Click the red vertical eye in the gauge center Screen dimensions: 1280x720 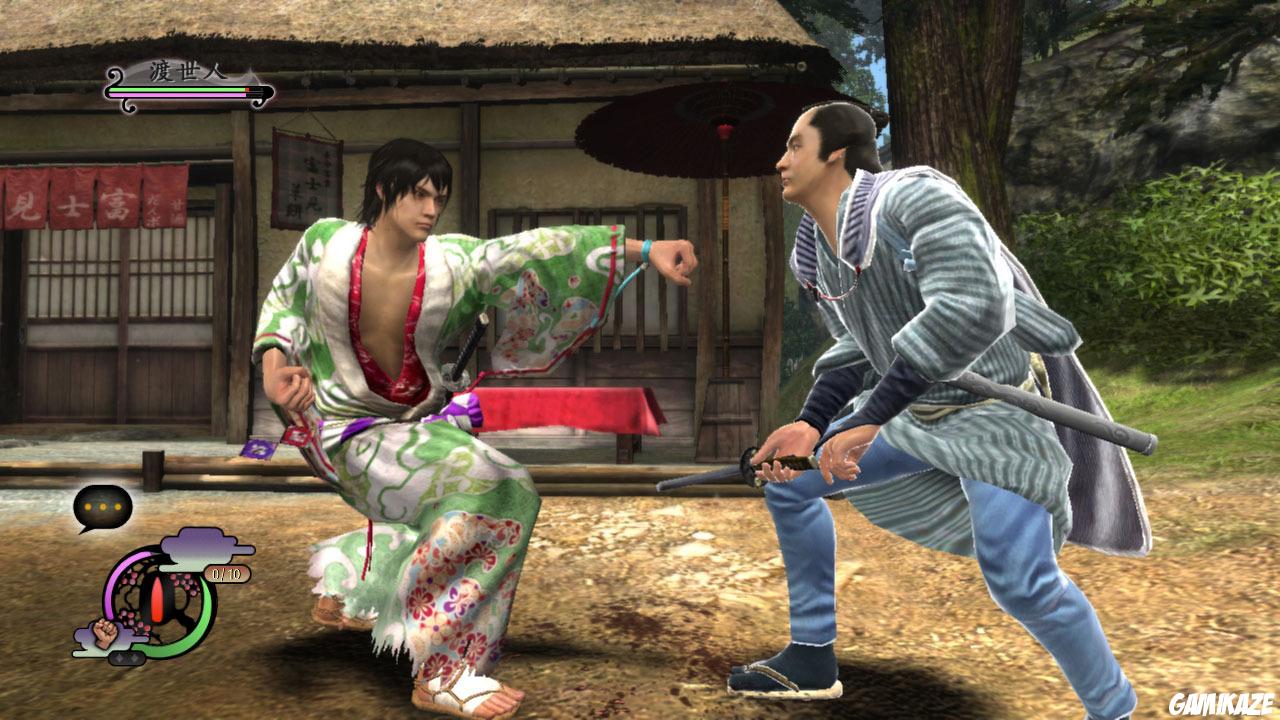(x=157, y=598)
